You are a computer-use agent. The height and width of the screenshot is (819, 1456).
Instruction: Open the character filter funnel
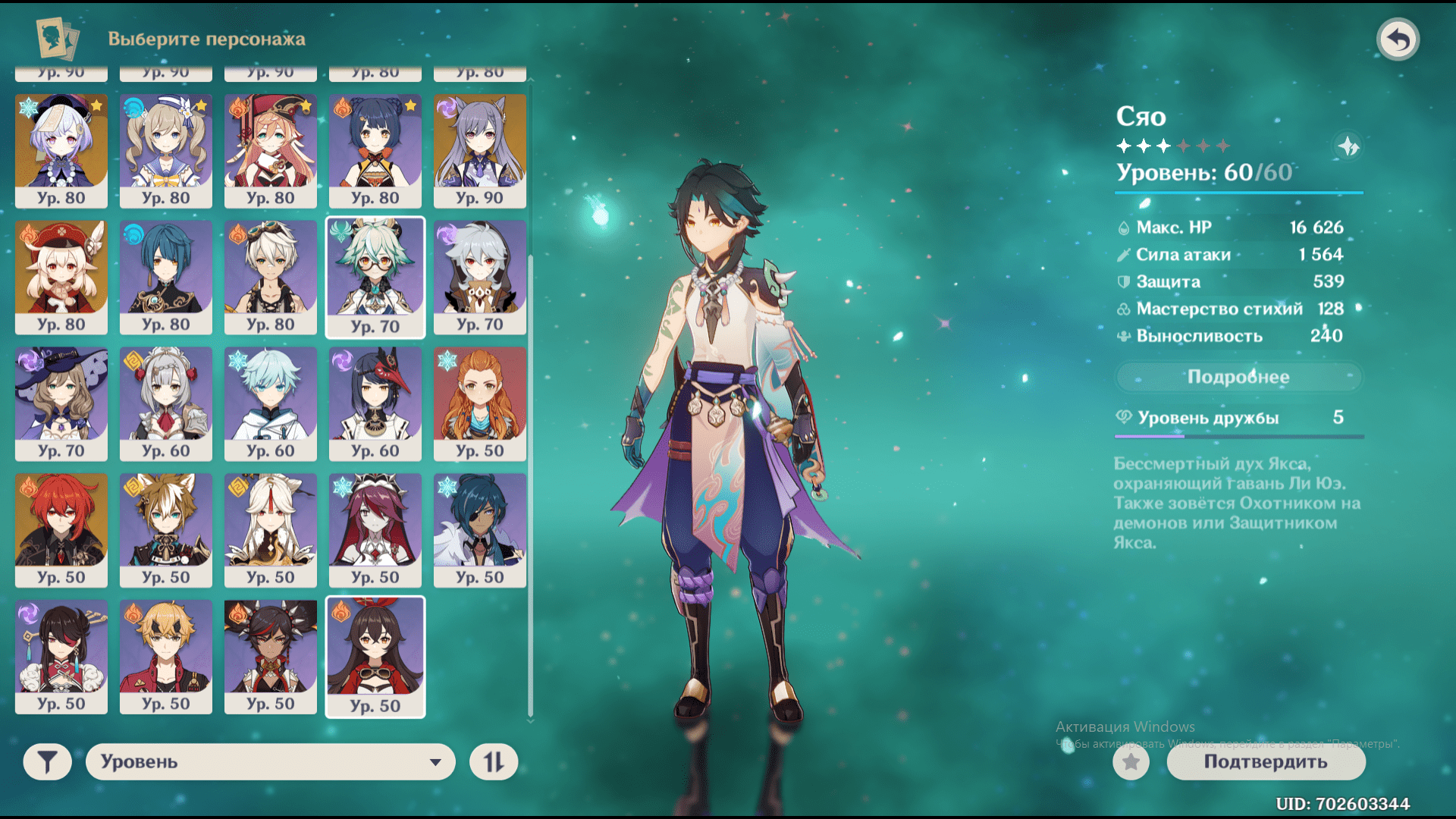pyautogui.click(x=47, y=761)
